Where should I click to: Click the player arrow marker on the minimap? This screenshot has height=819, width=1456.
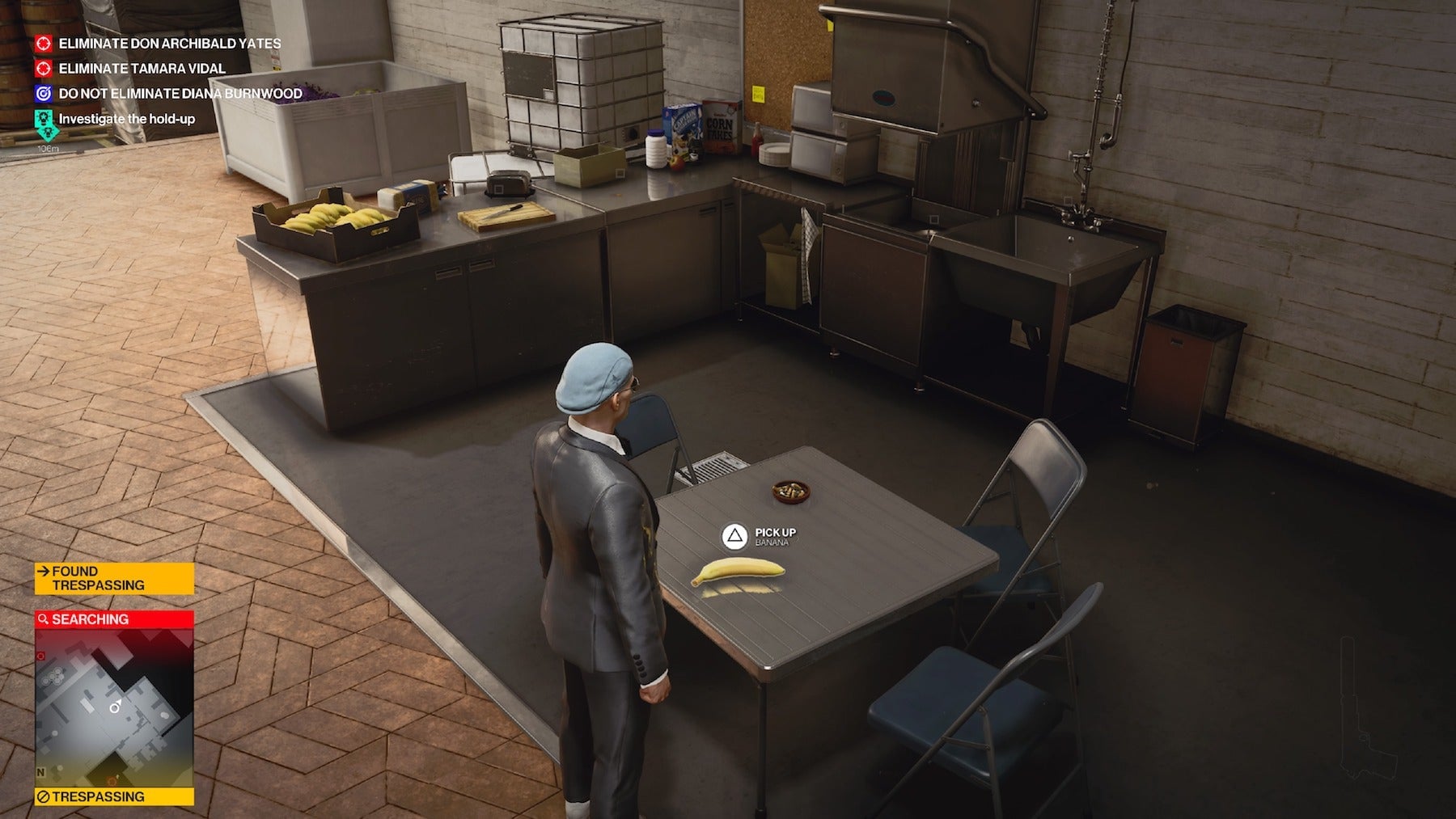pos(114,706)
